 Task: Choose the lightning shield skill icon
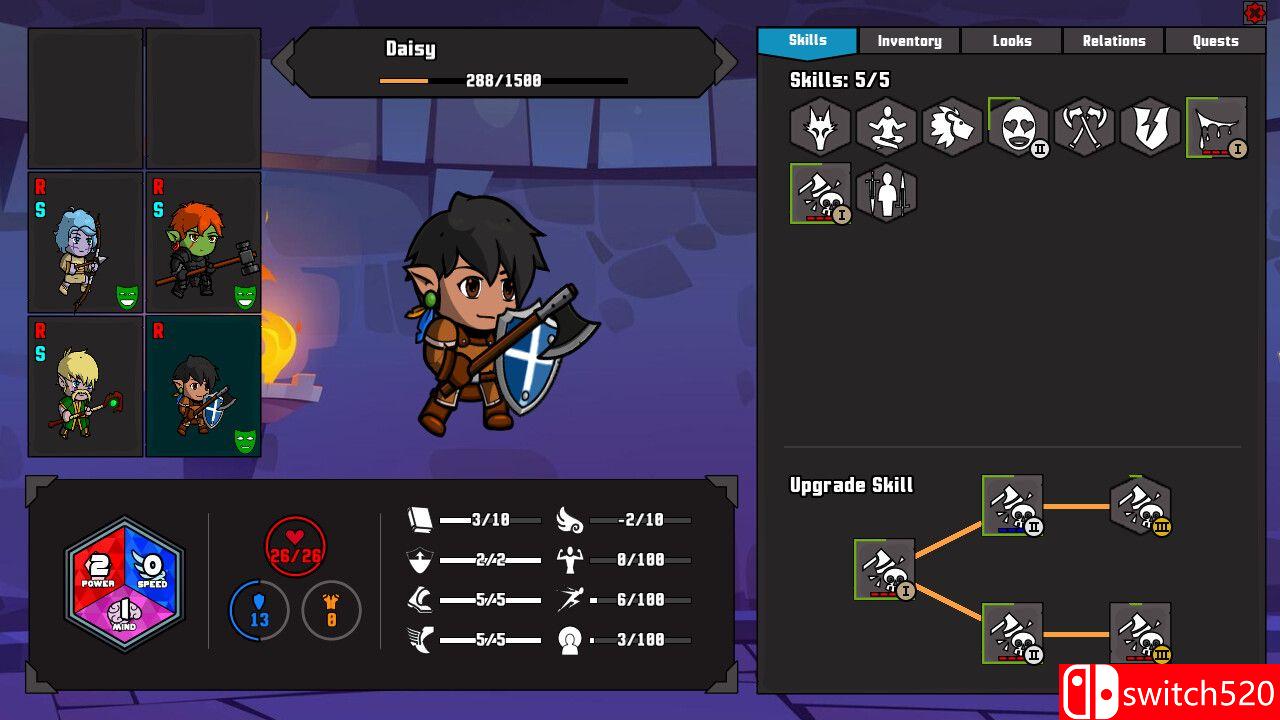pyautogui.click(x=1150, y=127)
